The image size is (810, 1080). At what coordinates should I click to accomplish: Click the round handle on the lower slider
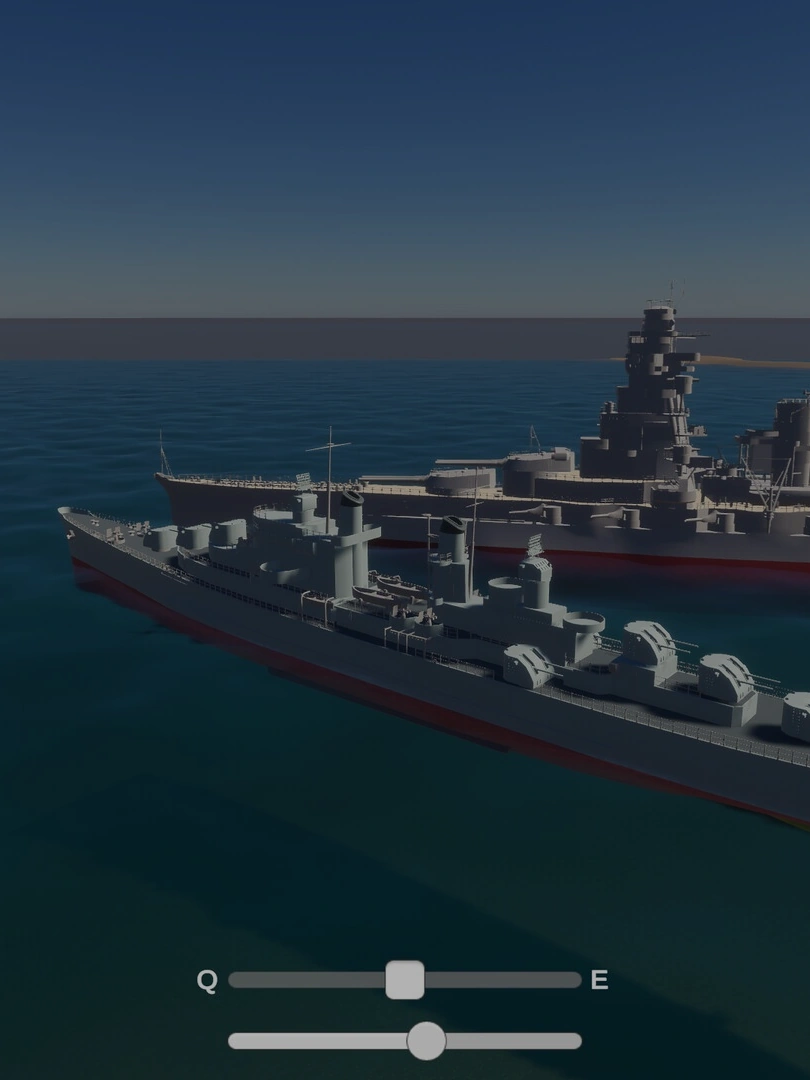point(426,1041)
